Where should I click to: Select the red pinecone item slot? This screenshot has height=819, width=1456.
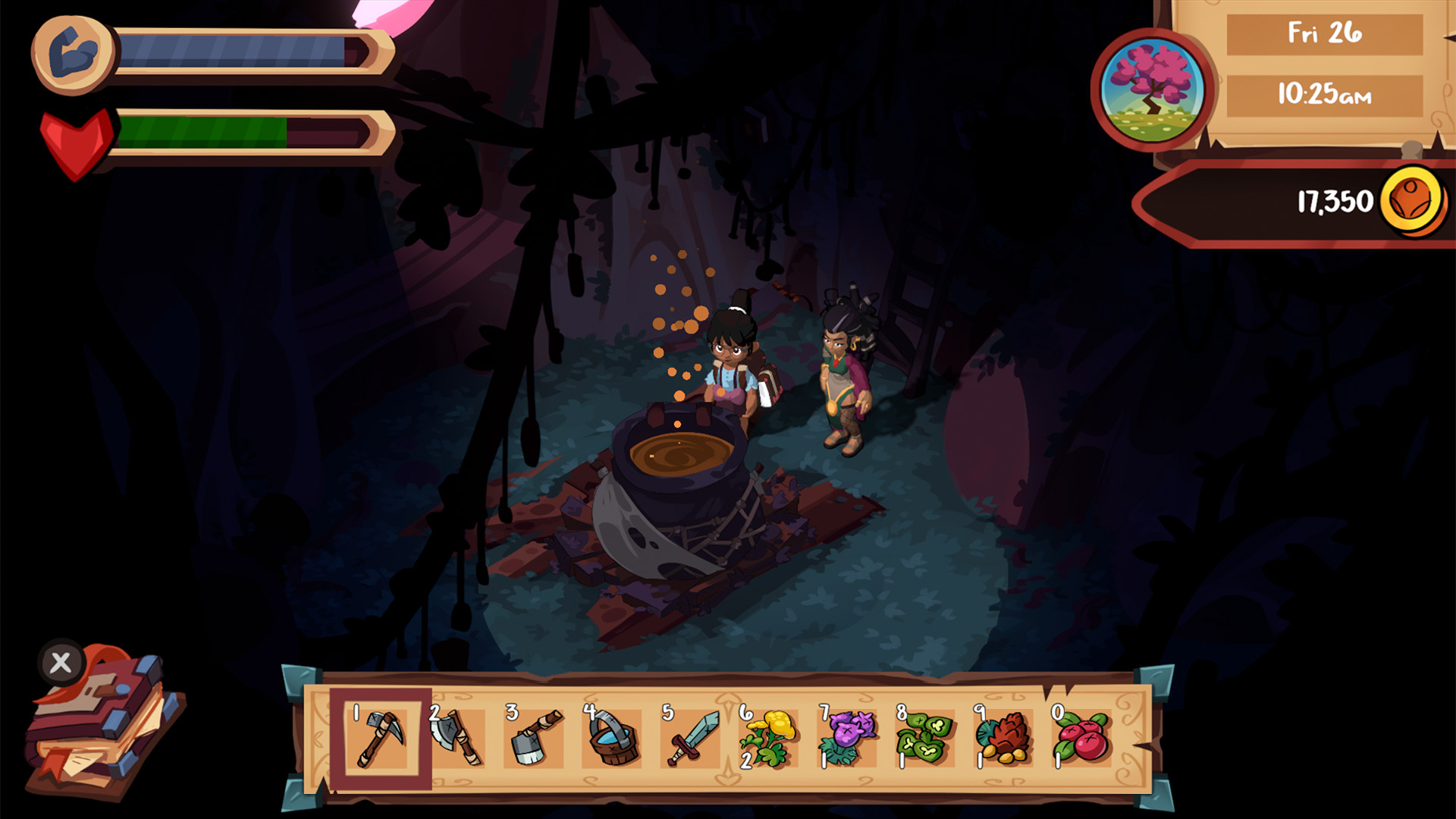(1003, 739)
